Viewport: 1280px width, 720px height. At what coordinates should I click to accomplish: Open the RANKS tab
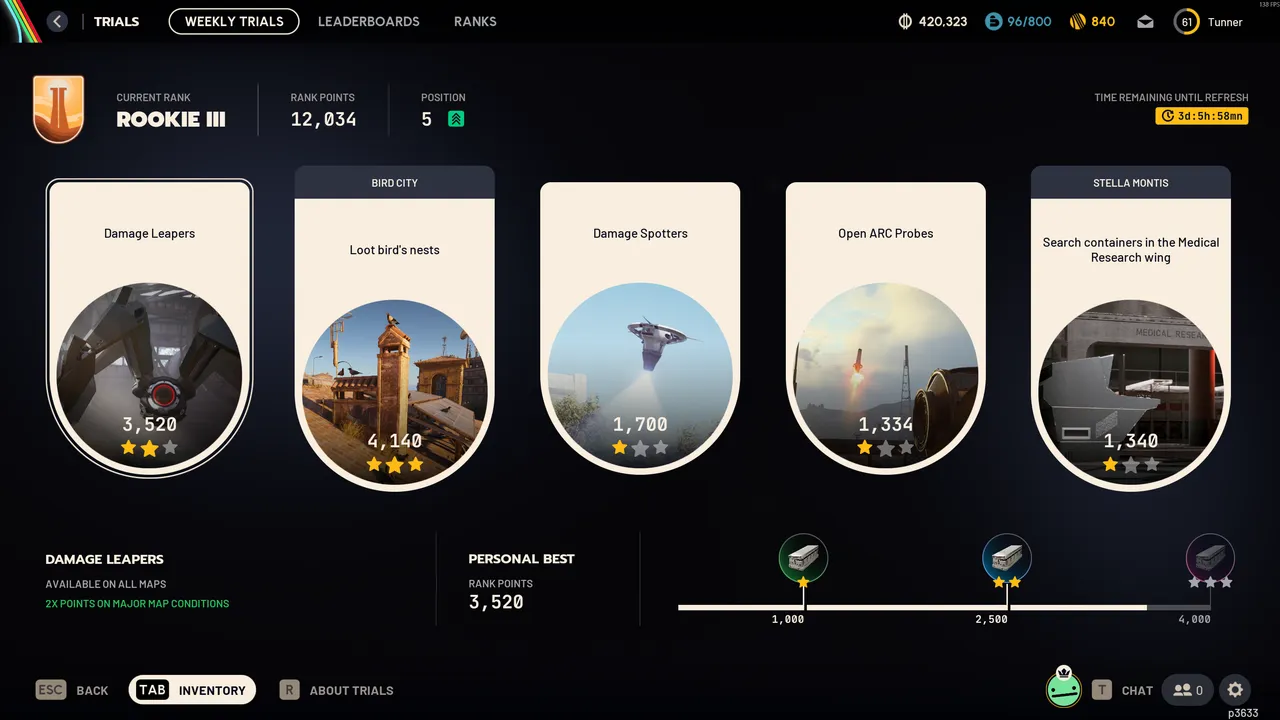coord(475,21)
